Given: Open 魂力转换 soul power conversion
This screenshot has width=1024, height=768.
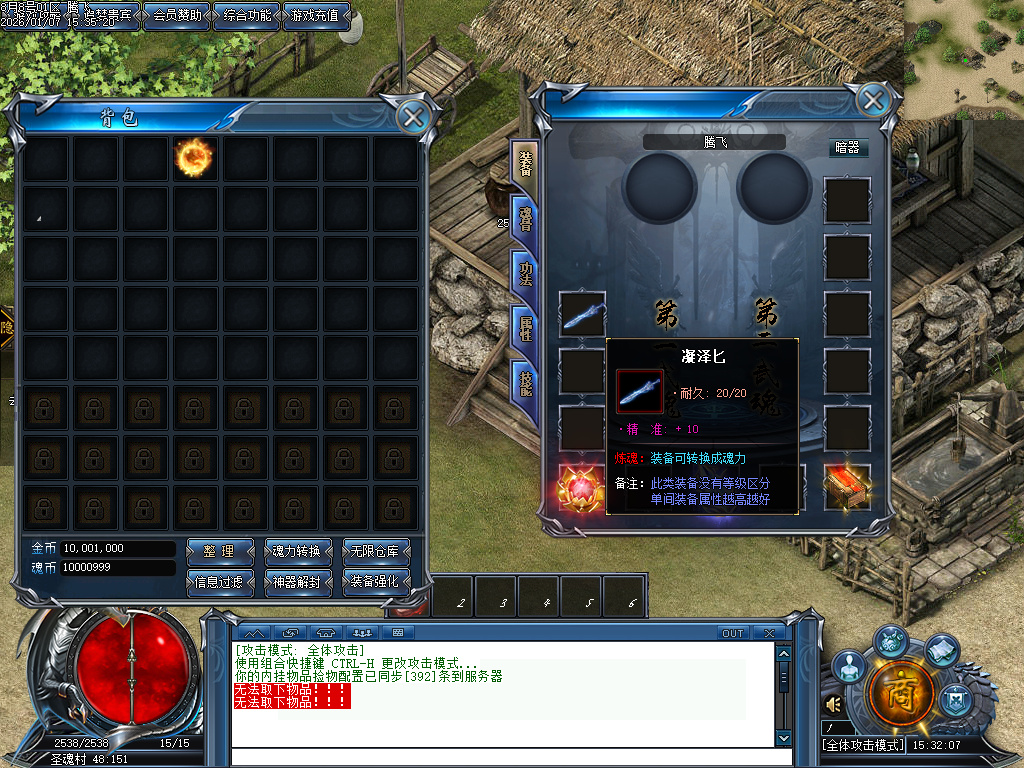Looking at the screenshot, I should [x=296, y=551].
